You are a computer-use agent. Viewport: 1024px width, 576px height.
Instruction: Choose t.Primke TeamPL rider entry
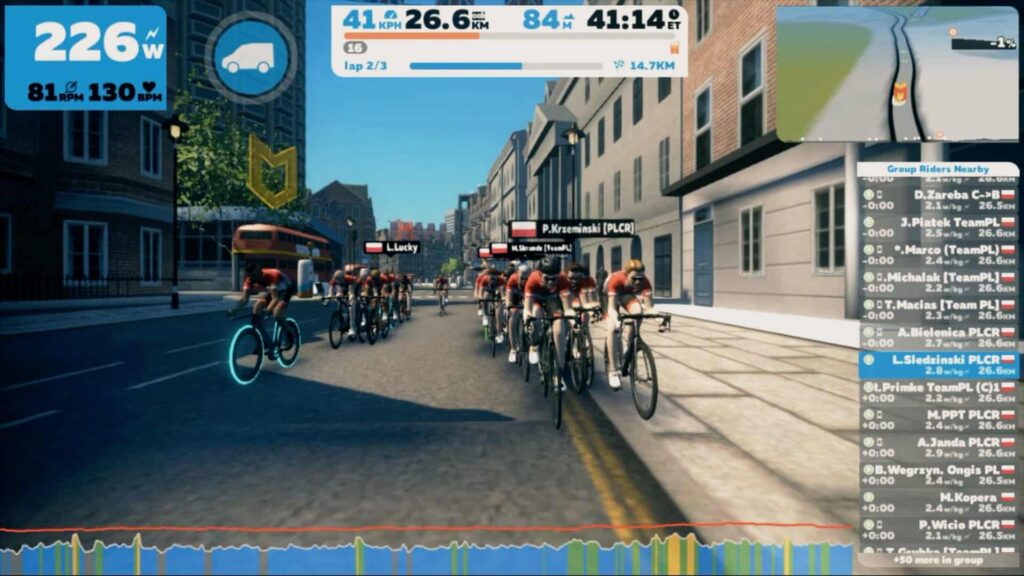point(938,392)
